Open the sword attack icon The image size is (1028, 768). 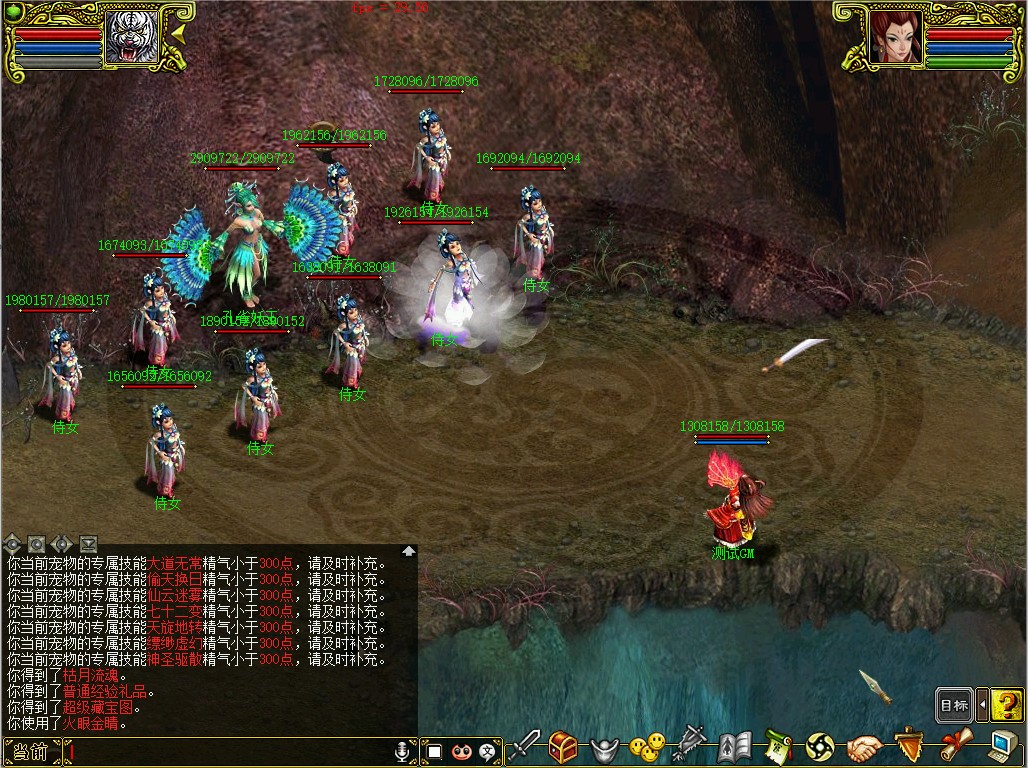pos(525,746)
